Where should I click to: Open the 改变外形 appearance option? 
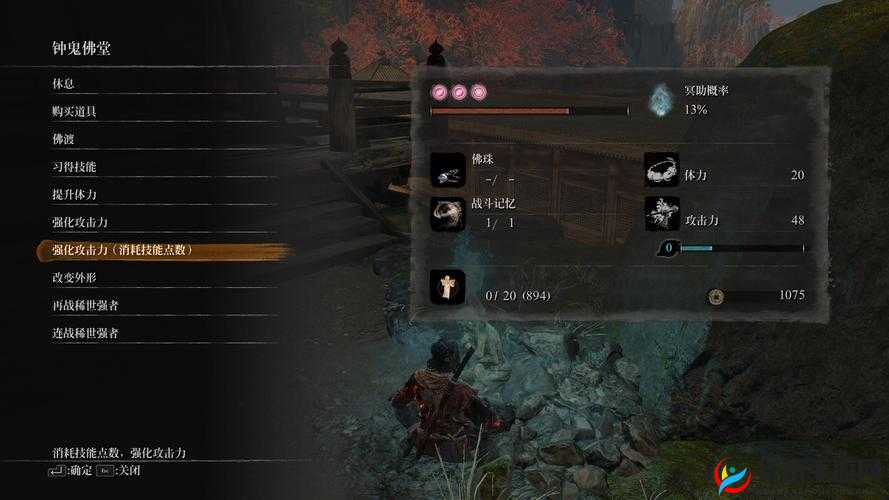coord(74,278)
